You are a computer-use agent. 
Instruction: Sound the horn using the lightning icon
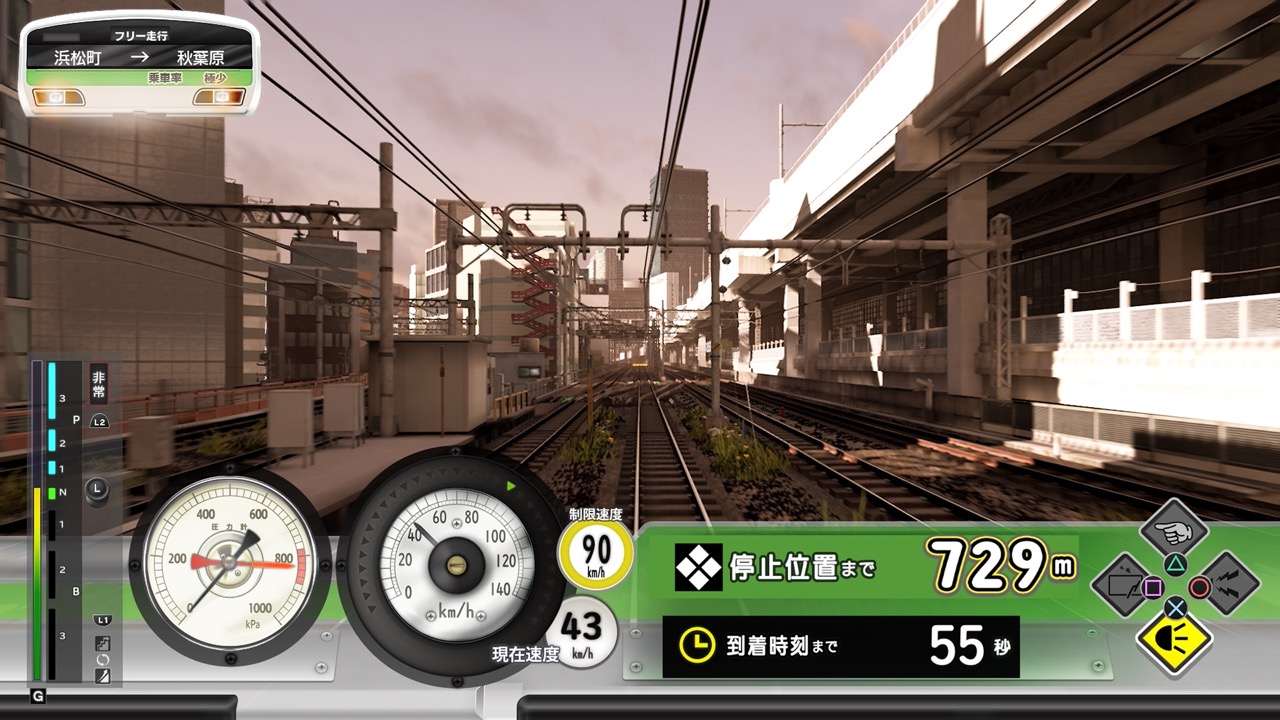[x=1226, y=582]
